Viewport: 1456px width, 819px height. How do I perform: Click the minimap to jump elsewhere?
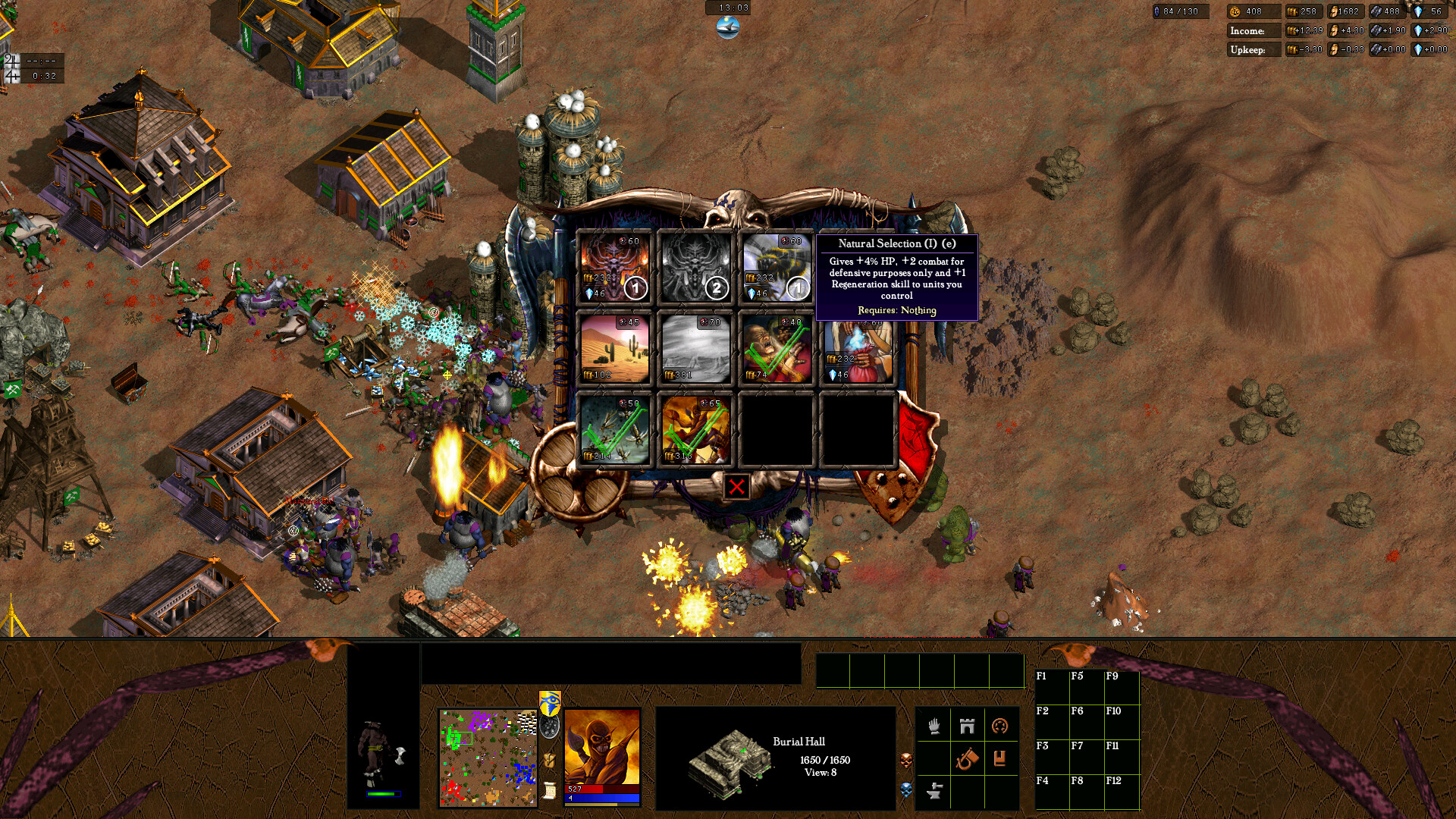click(x=489, y=758)
